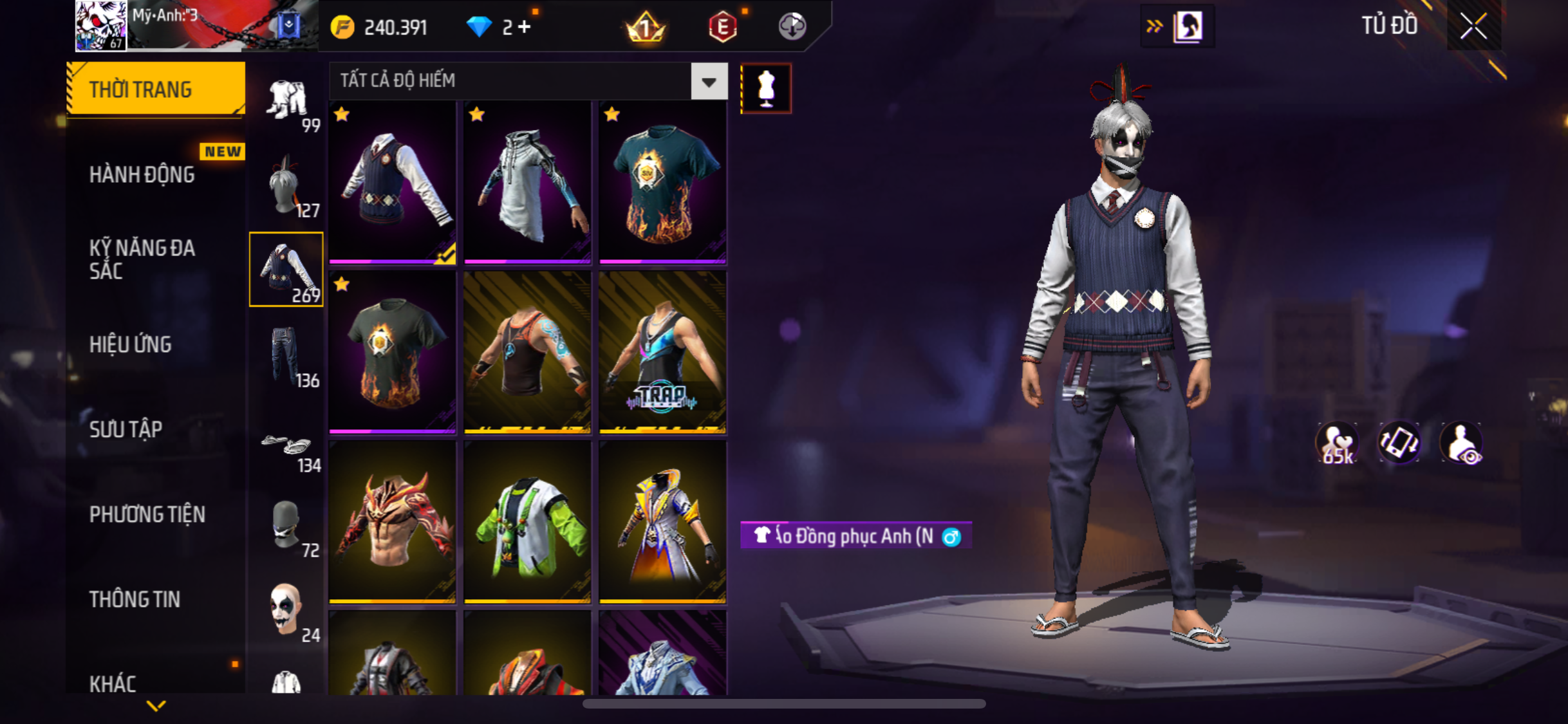
Task: Open the Sưu Tập tab
Action: [126, 429]
